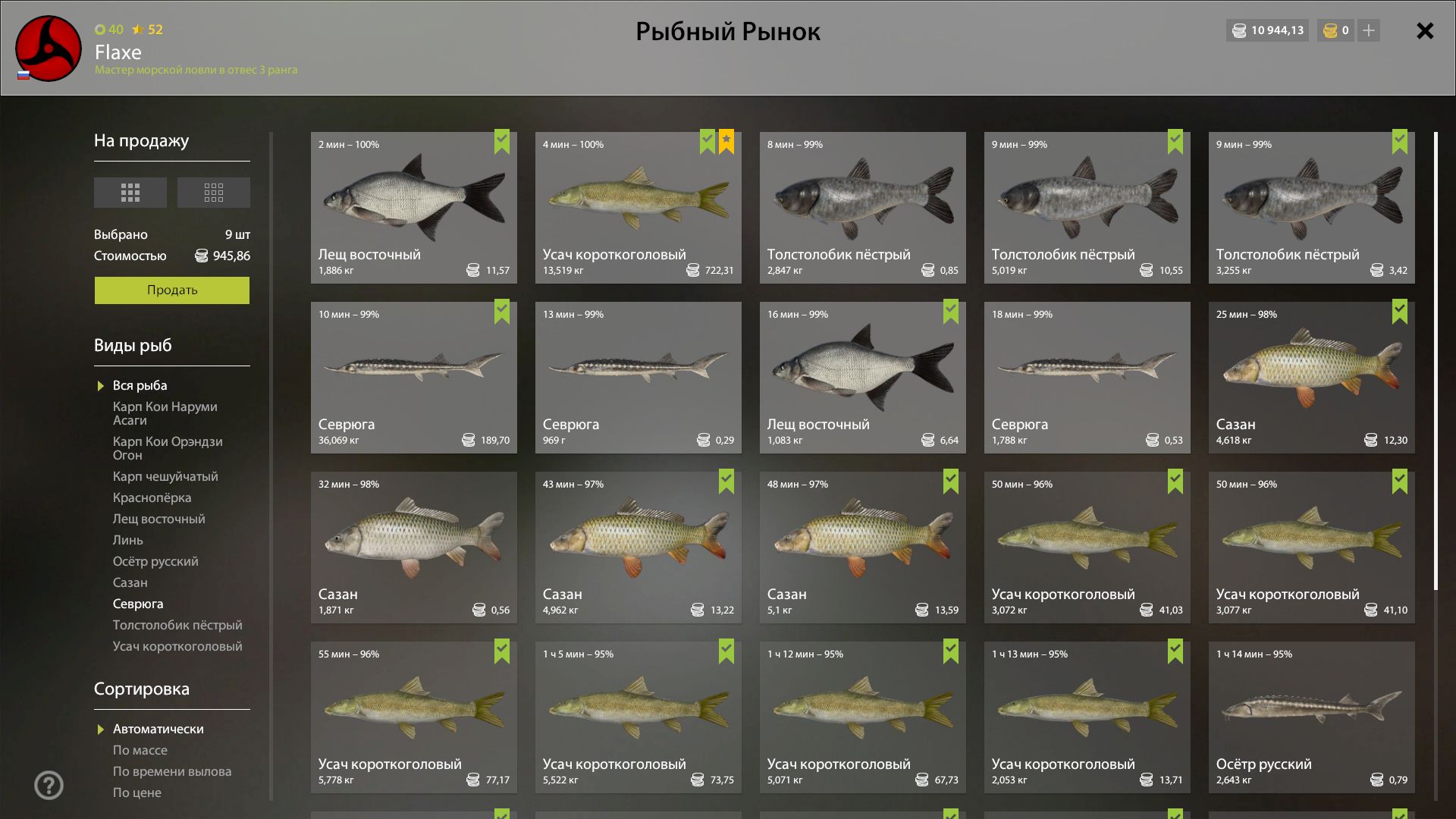Filter by Толстолобик пёстрый

tap(177, 625)
